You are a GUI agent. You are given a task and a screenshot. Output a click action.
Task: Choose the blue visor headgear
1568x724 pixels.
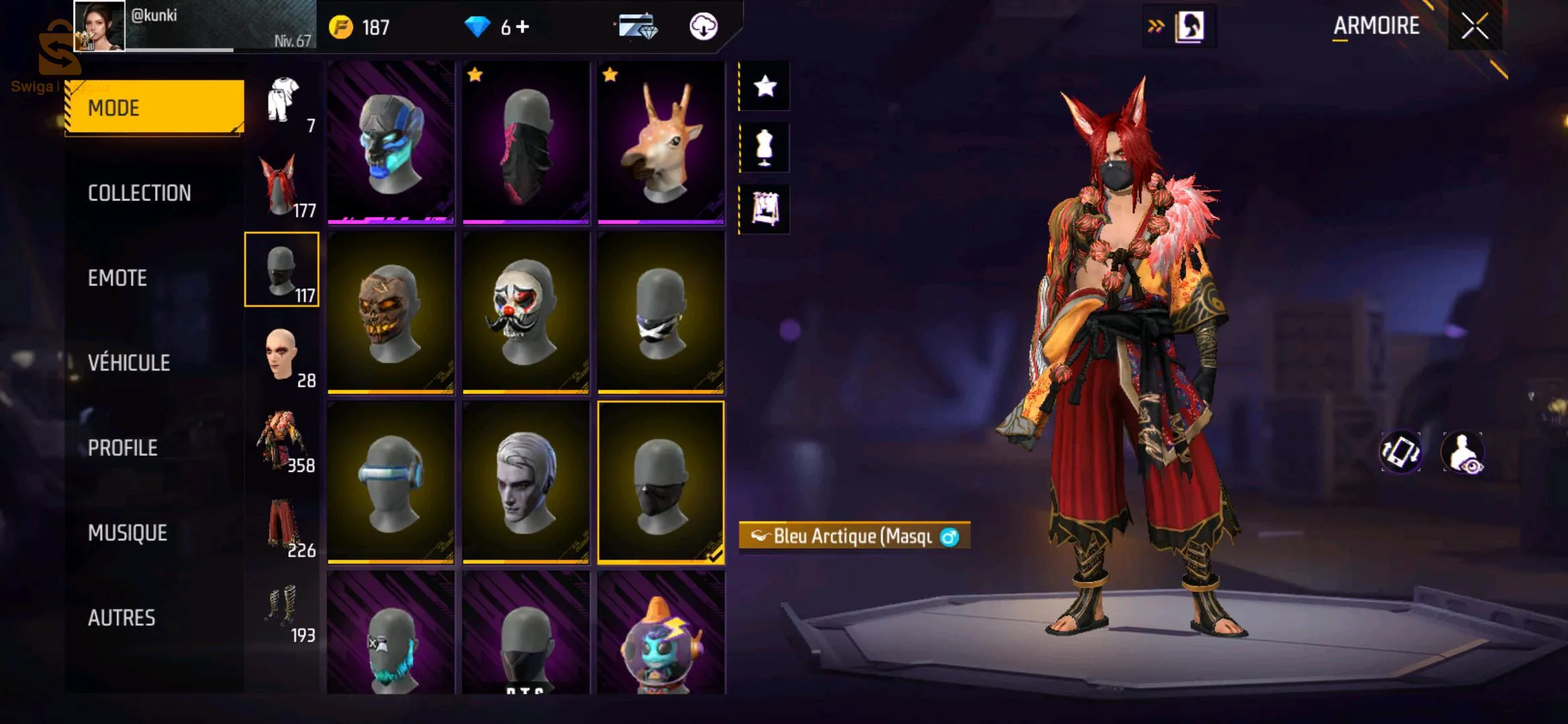click(x=391, y=481)
